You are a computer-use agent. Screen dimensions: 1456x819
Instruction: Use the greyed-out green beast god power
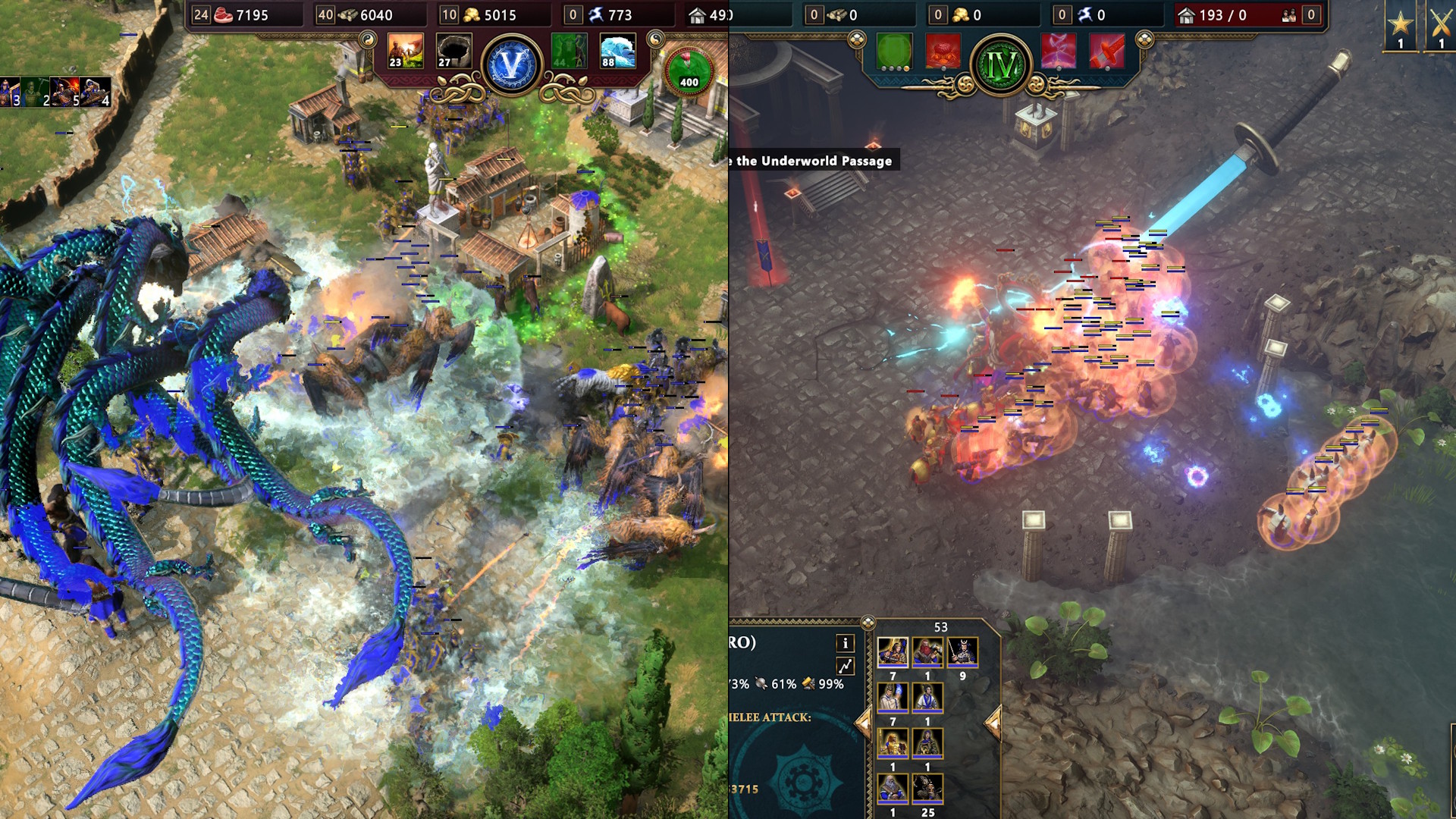point(569,51)
